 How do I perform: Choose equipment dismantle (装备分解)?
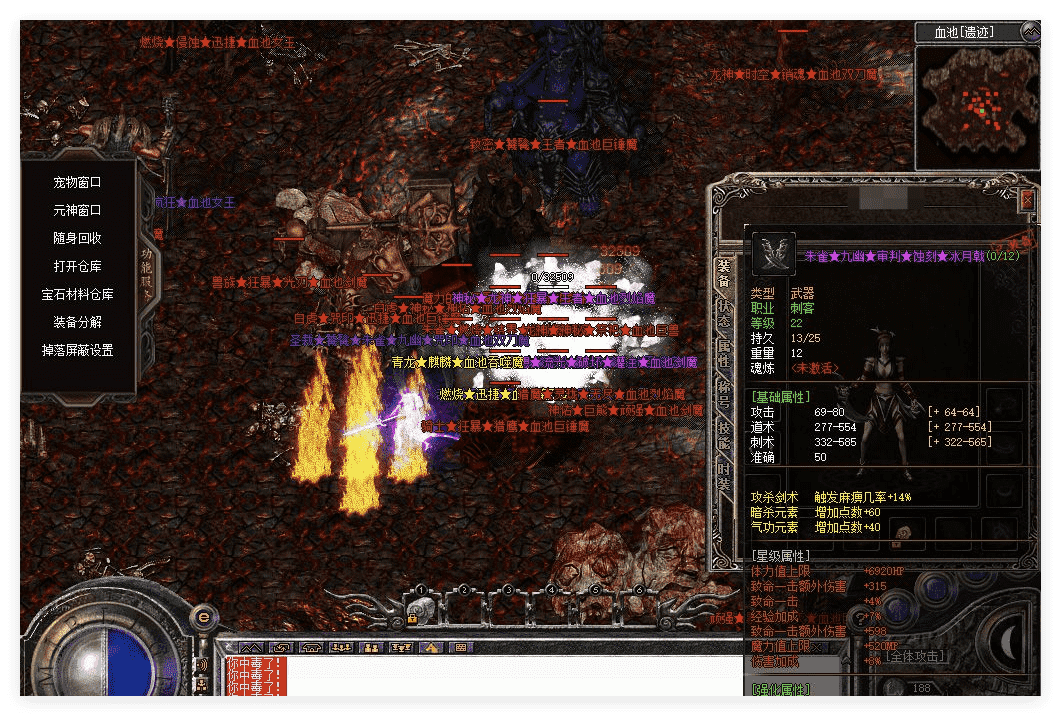77,323
